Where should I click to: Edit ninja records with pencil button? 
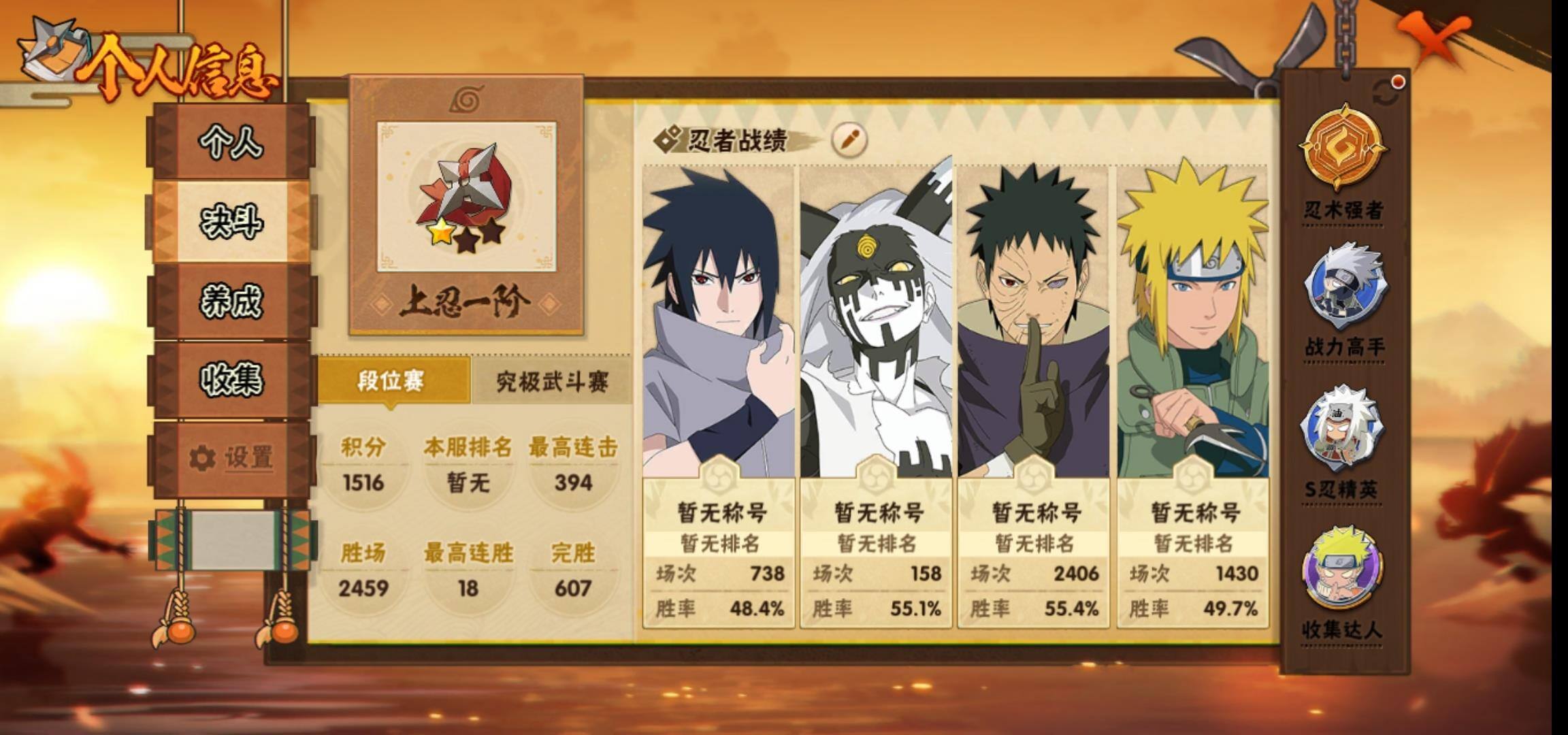849,140
